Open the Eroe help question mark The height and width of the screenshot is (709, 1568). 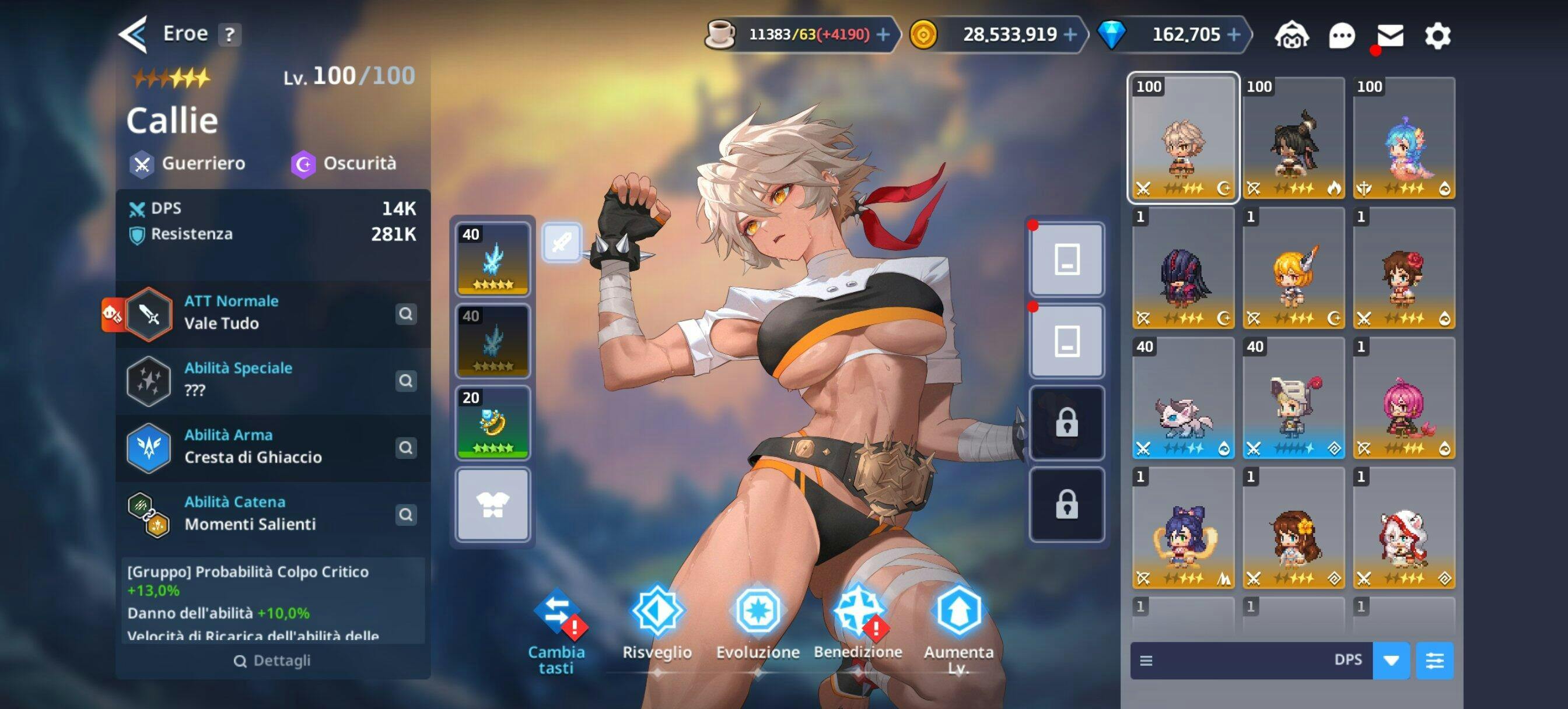tap(229, 34)
